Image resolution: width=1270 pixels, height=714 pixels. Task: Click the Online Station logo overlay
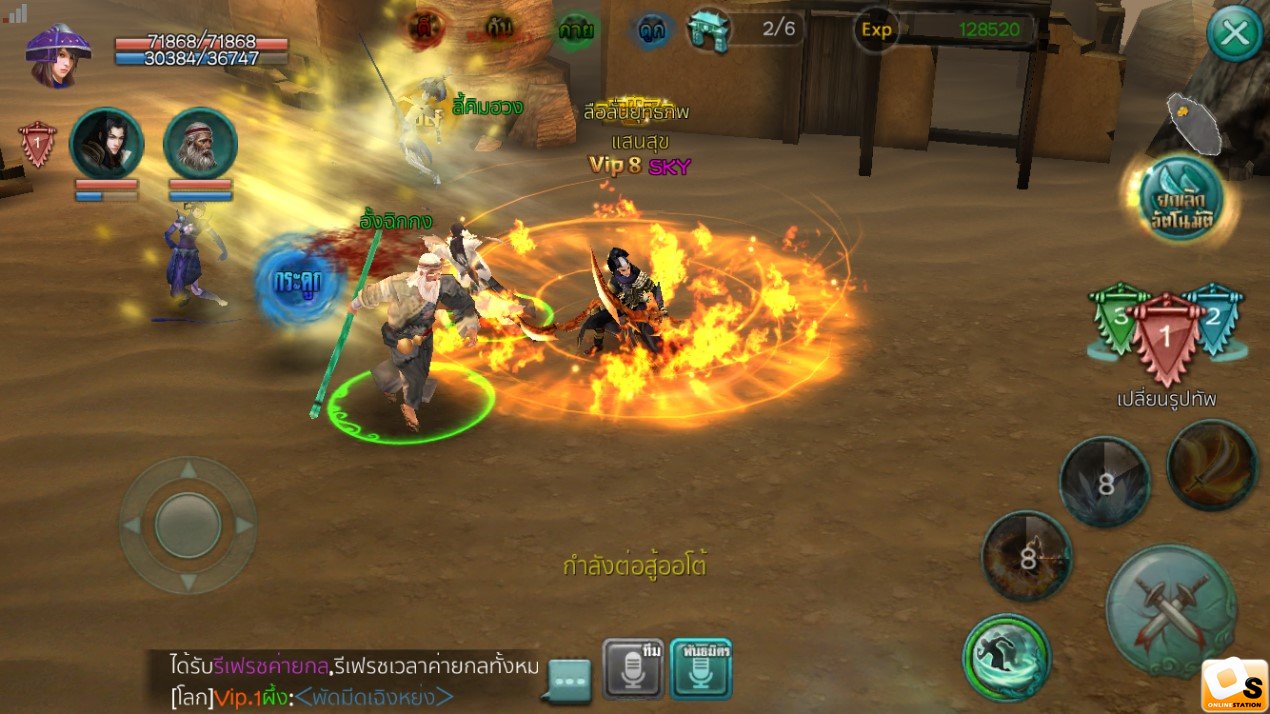point(1234,685)
